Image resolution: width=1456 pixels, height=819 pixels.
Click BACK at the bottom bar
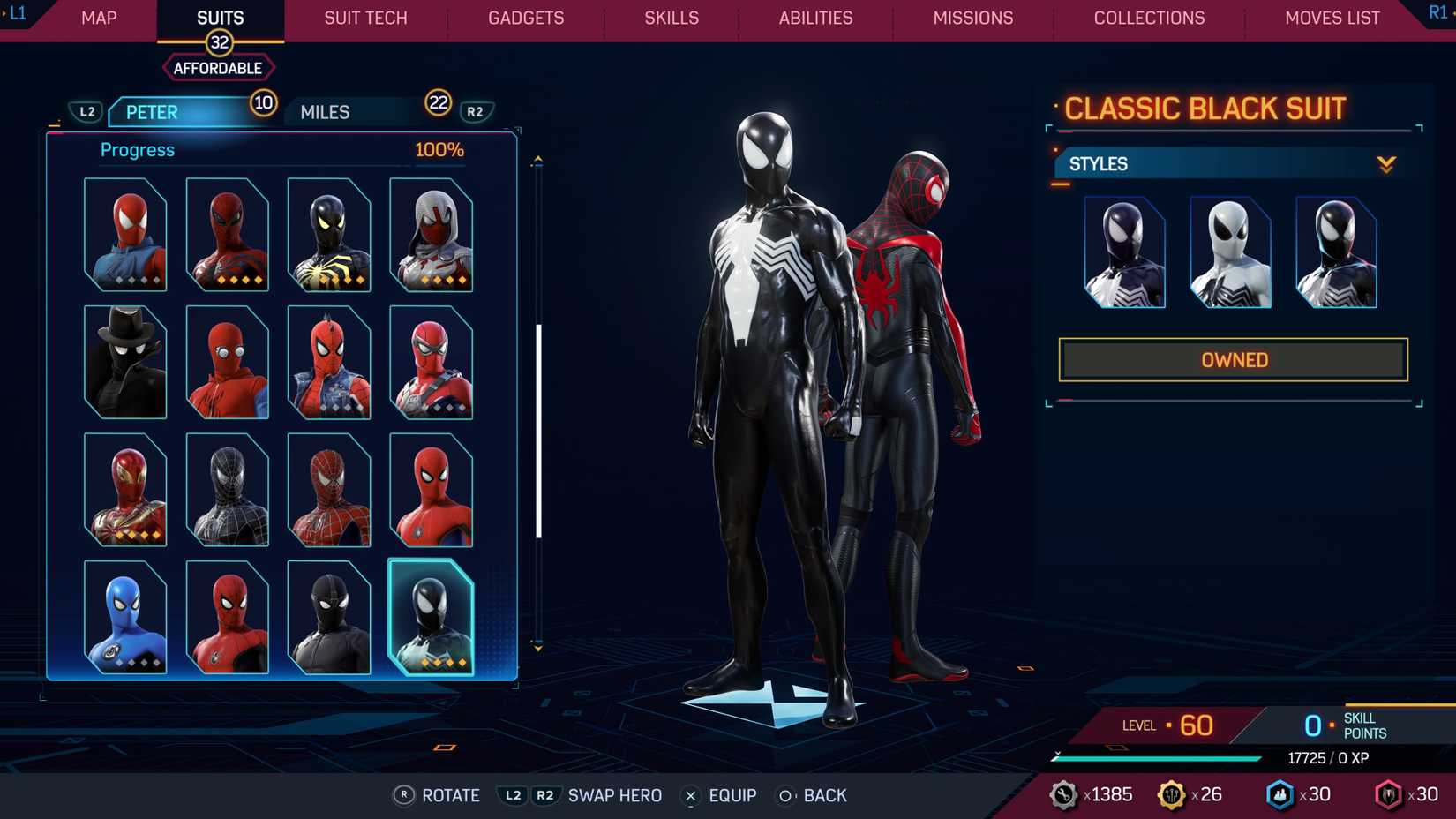point(824,795)
